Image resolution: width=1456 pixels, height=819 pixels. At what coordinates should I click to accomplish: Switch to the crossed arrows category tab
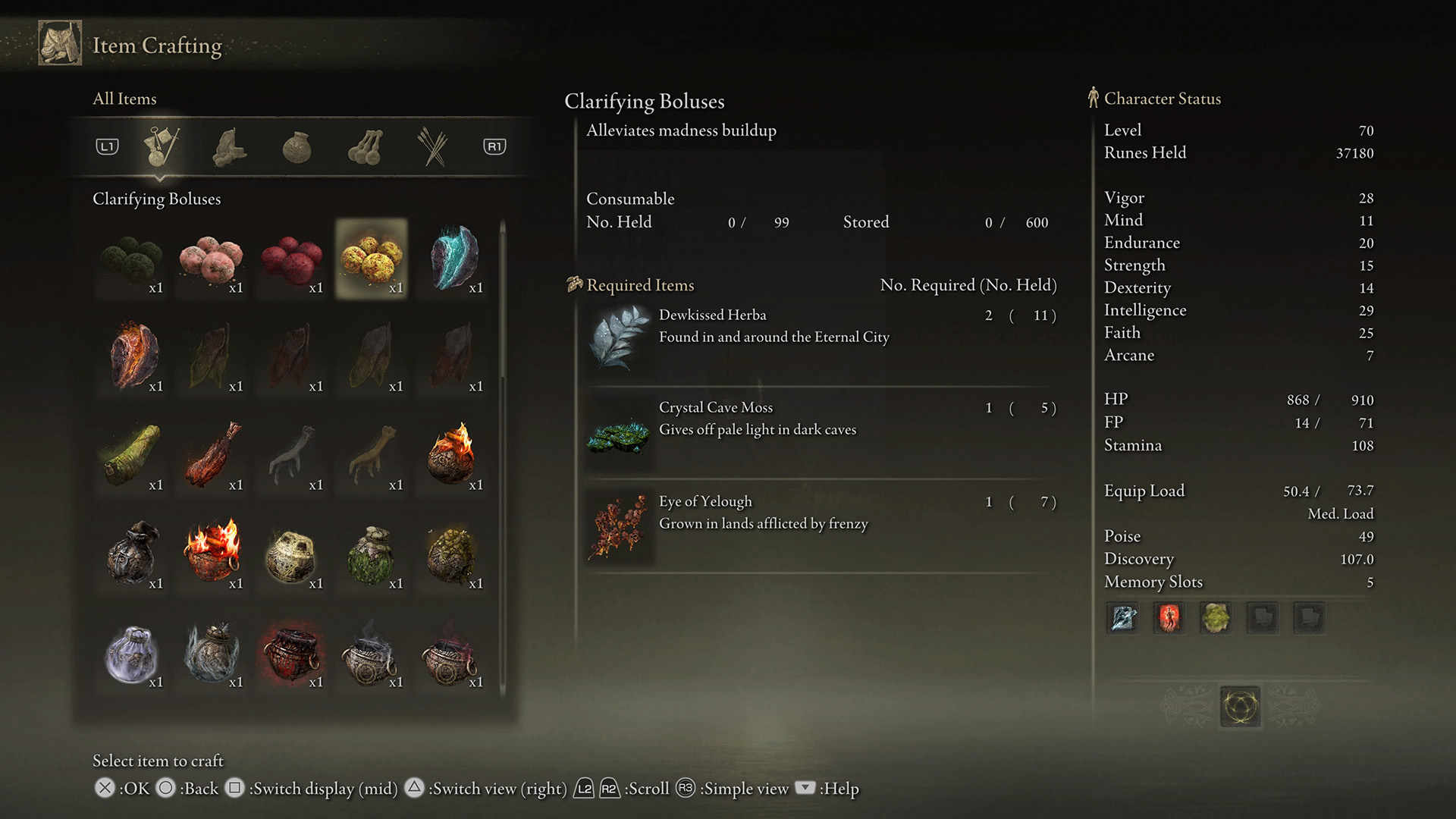433,147
